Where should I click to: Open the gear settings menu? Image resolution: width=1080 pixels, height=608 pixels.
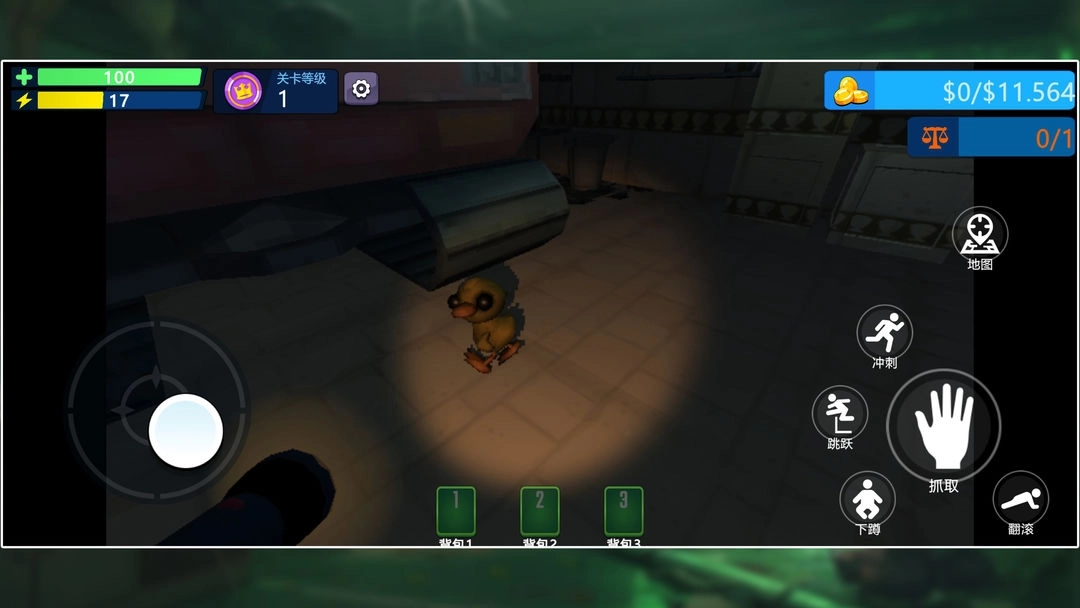click(361, 89)
